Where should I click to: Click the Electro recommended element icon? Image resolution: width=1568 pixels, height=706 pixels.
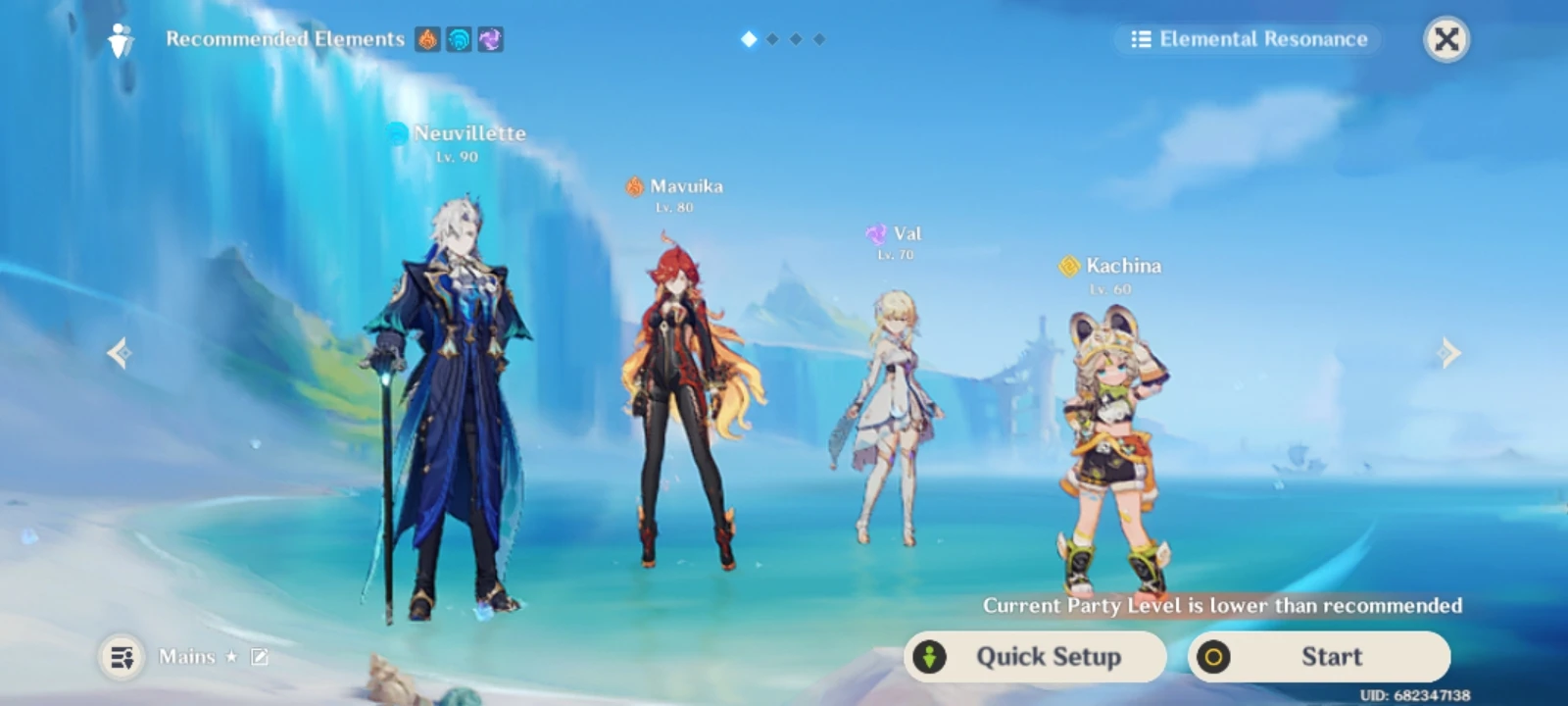point(490,40)
